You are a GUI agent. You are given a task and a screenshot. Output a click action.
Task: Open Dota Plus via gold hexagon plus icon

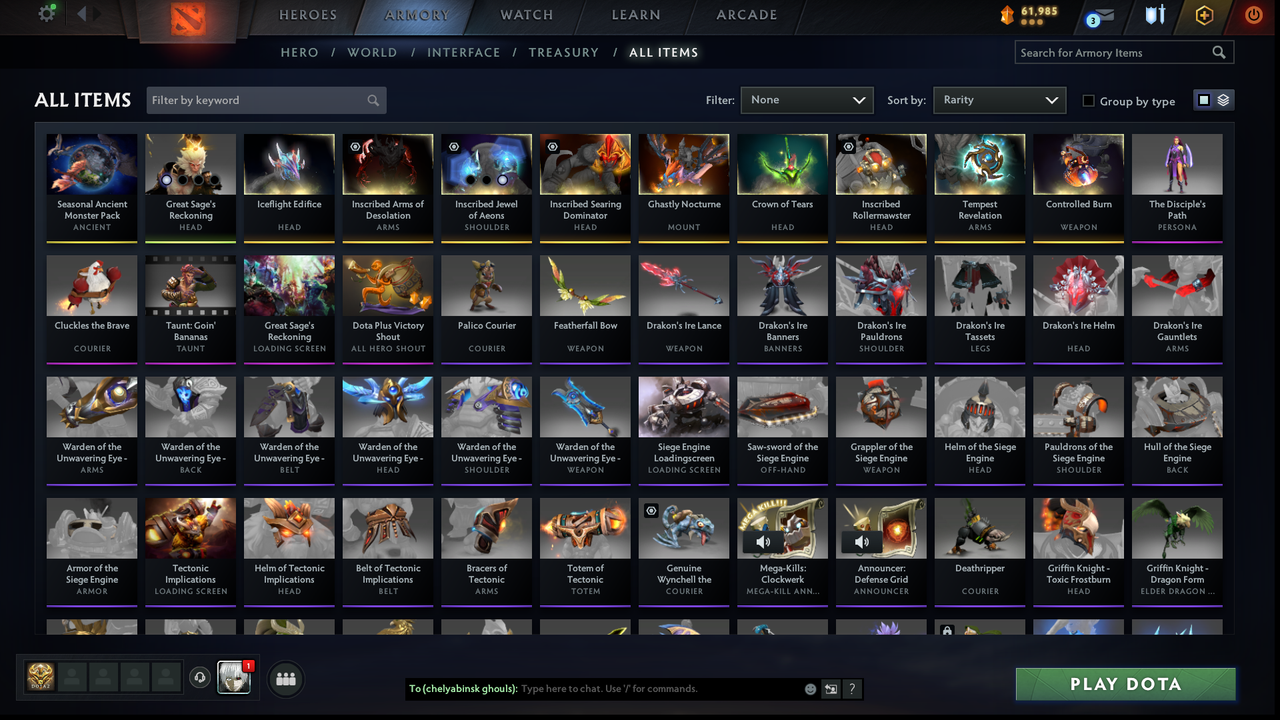[1204, 16]
